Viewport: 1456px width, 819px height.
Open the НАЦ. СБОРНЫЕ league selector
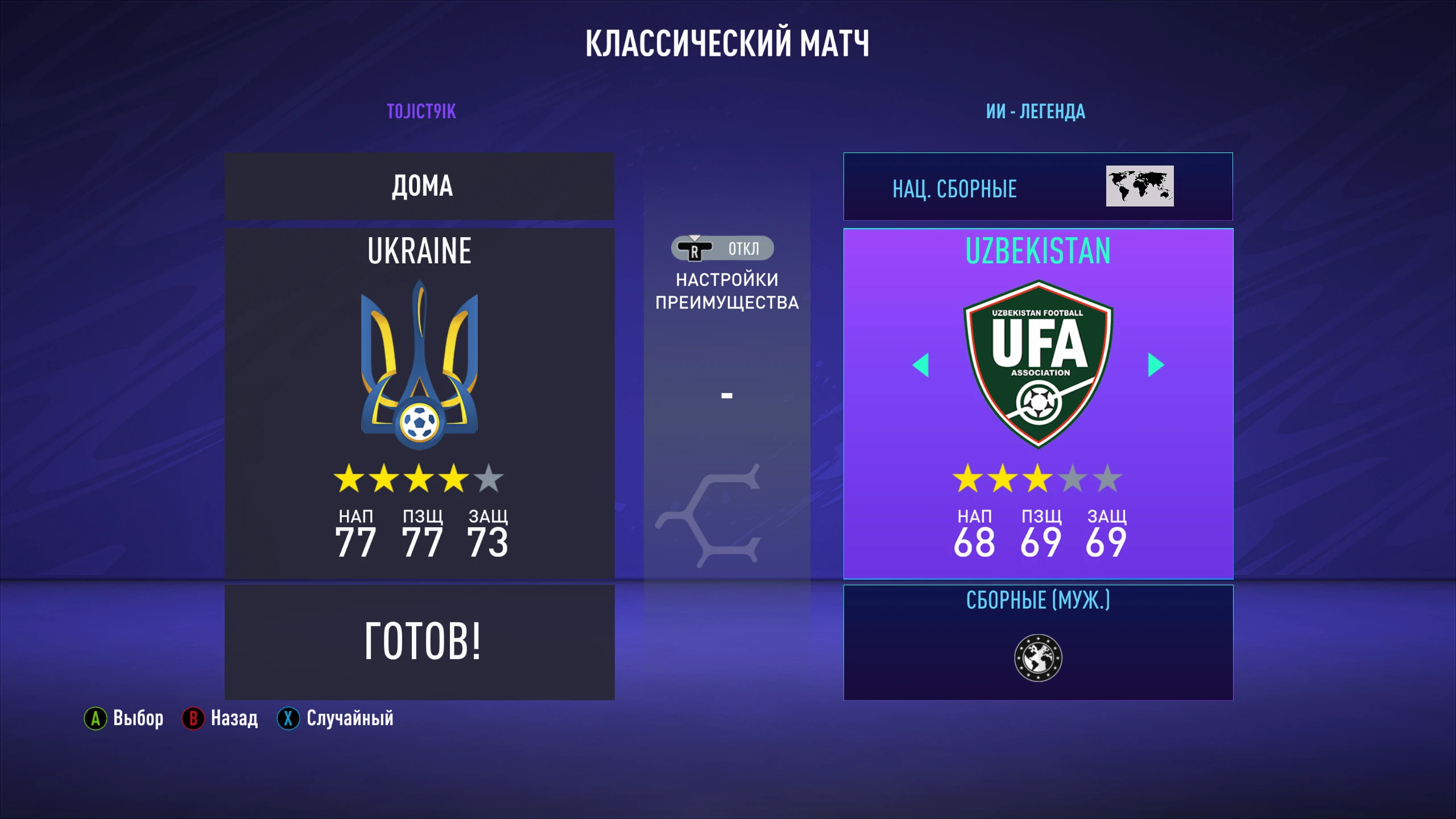click(x=953, y=190)
